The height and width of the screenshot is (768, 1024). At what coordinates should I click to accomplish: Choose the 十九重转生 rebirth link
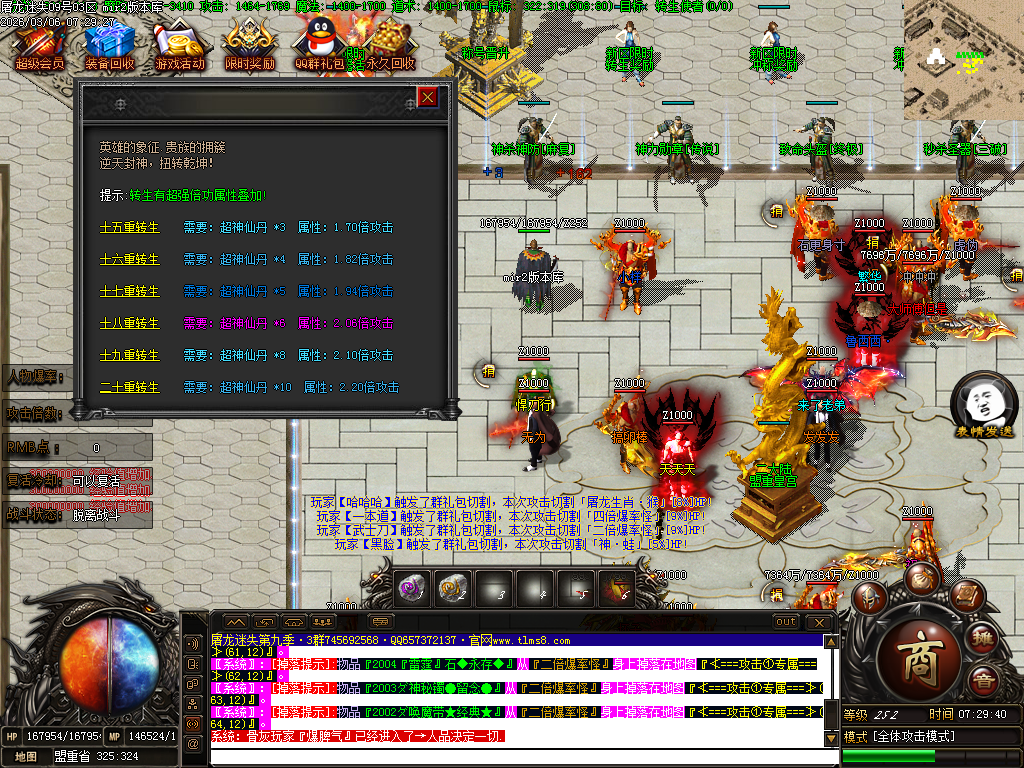point(129,355)
